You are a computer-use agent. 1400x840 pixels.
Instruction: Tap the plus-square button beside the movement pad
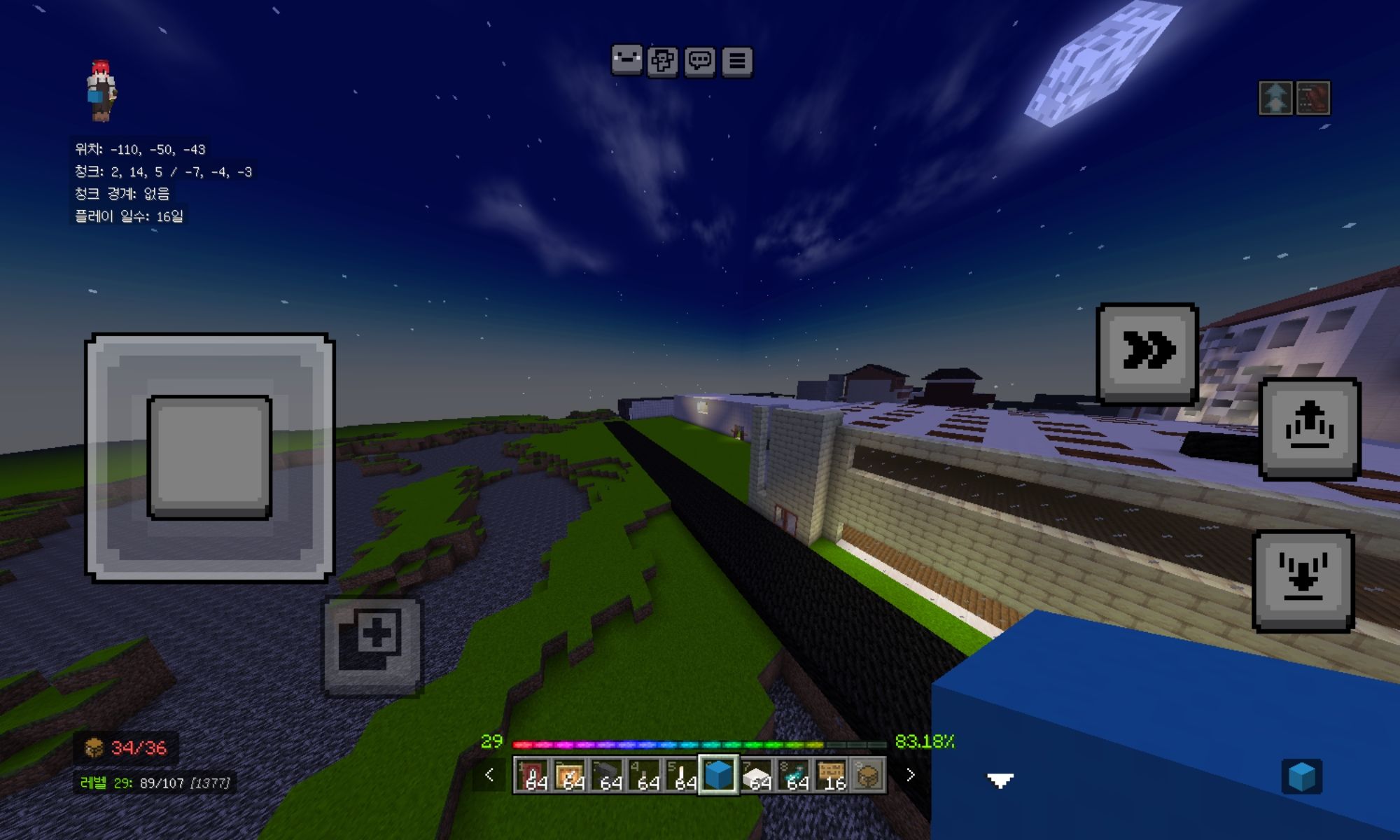pos(372,645)
